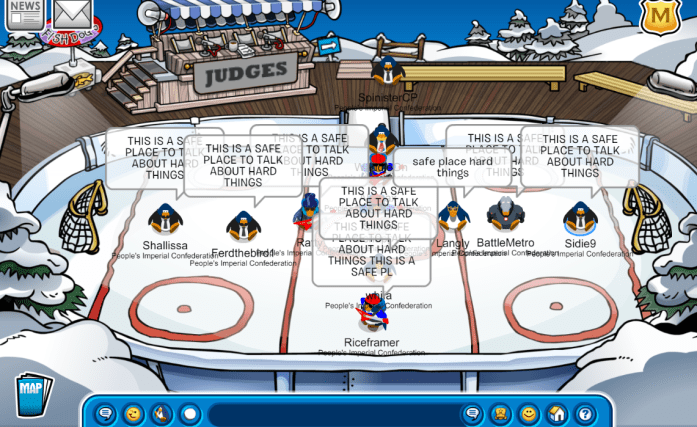Select the snowball throw button
The image size is (697, 427).
coord(189,413)
